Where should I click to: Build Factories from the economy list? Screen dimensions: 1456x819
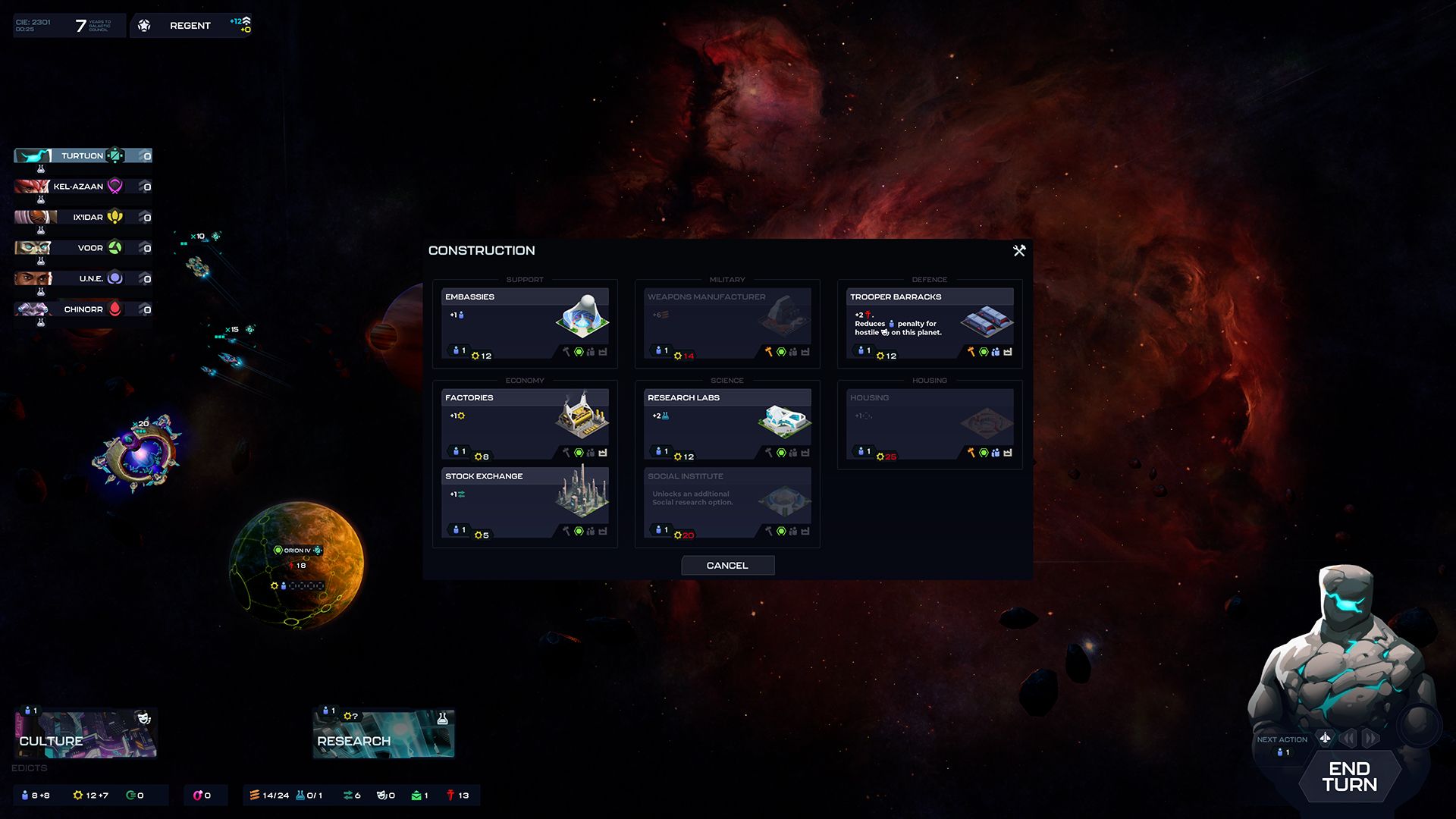[x=525, y=424]
